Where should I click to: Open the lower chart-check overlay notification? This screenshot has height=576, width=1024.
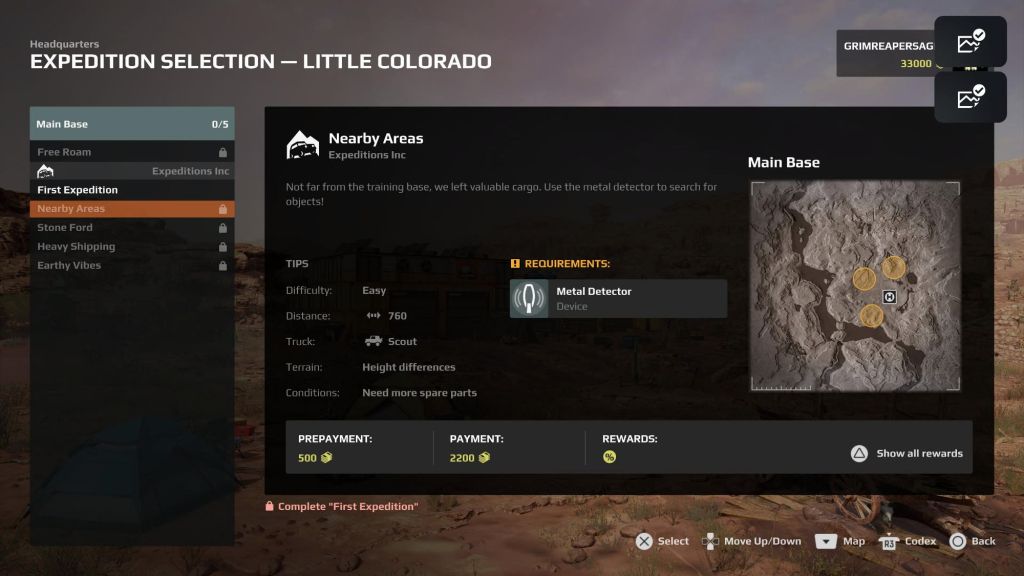tap(970, 97)
